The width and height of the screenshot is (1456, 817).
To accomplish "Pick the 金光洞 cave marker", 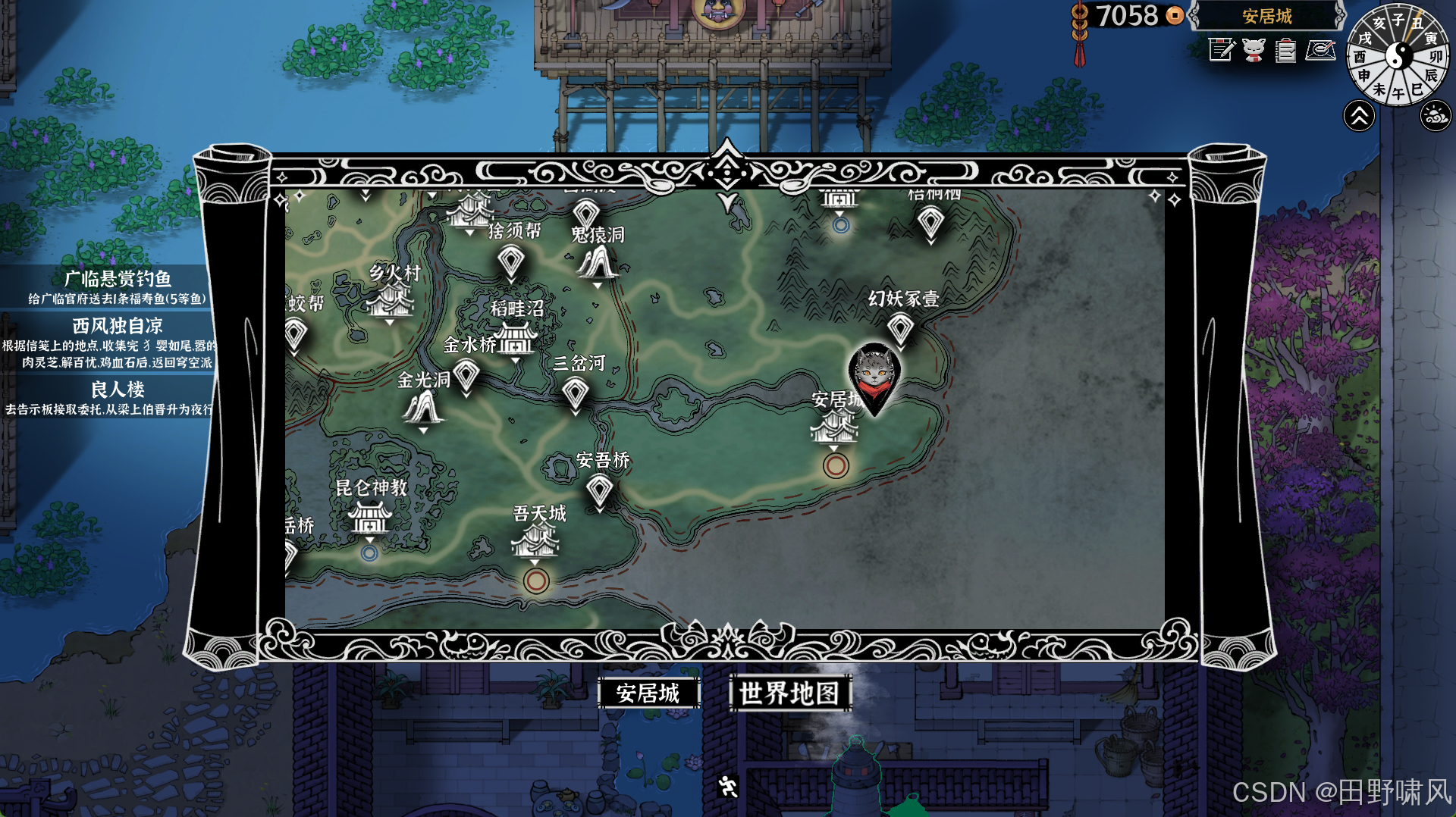I will [x=422, y=409].
